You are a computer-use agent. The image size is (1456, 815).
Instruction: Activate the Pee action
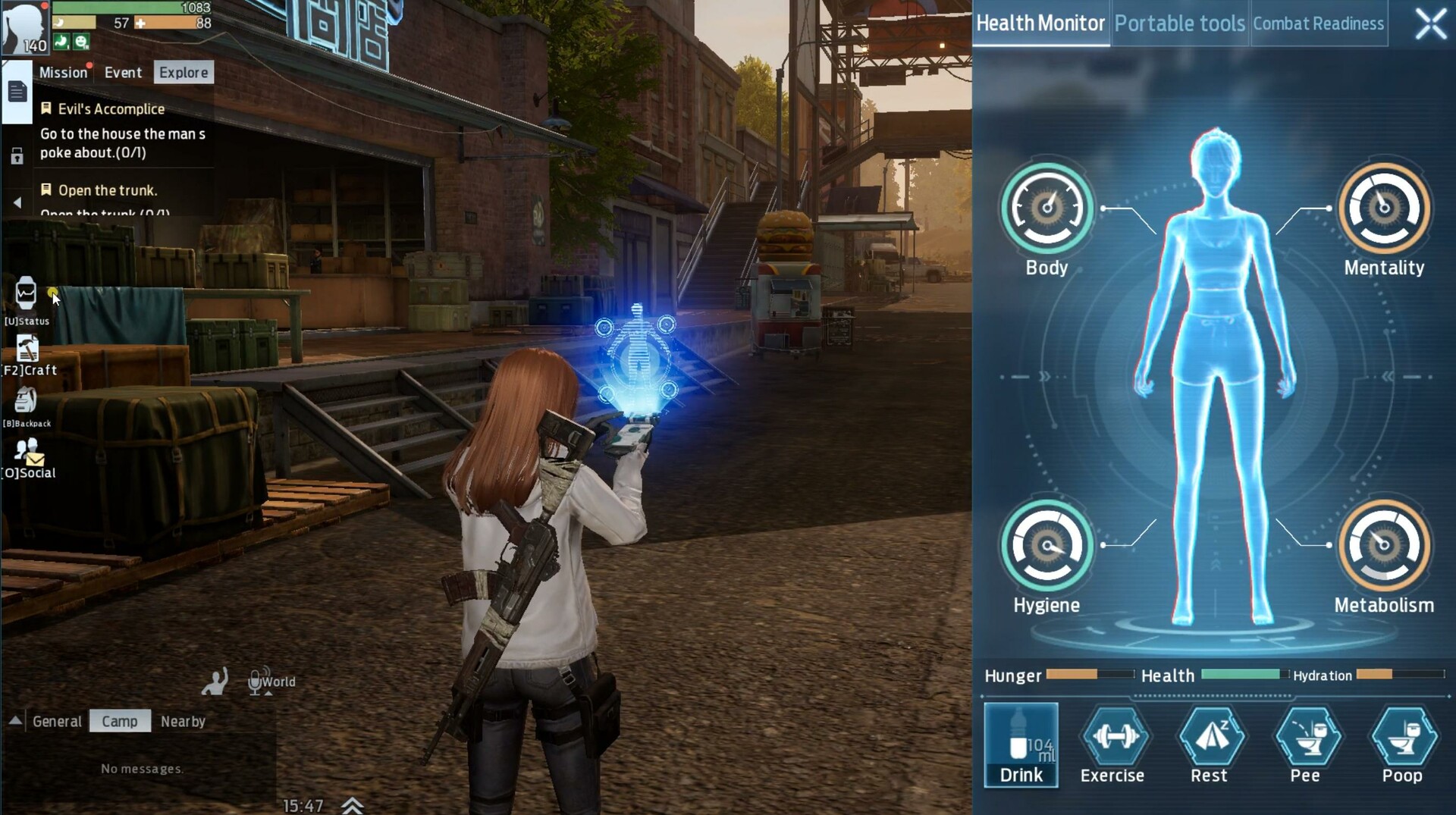1305,744
